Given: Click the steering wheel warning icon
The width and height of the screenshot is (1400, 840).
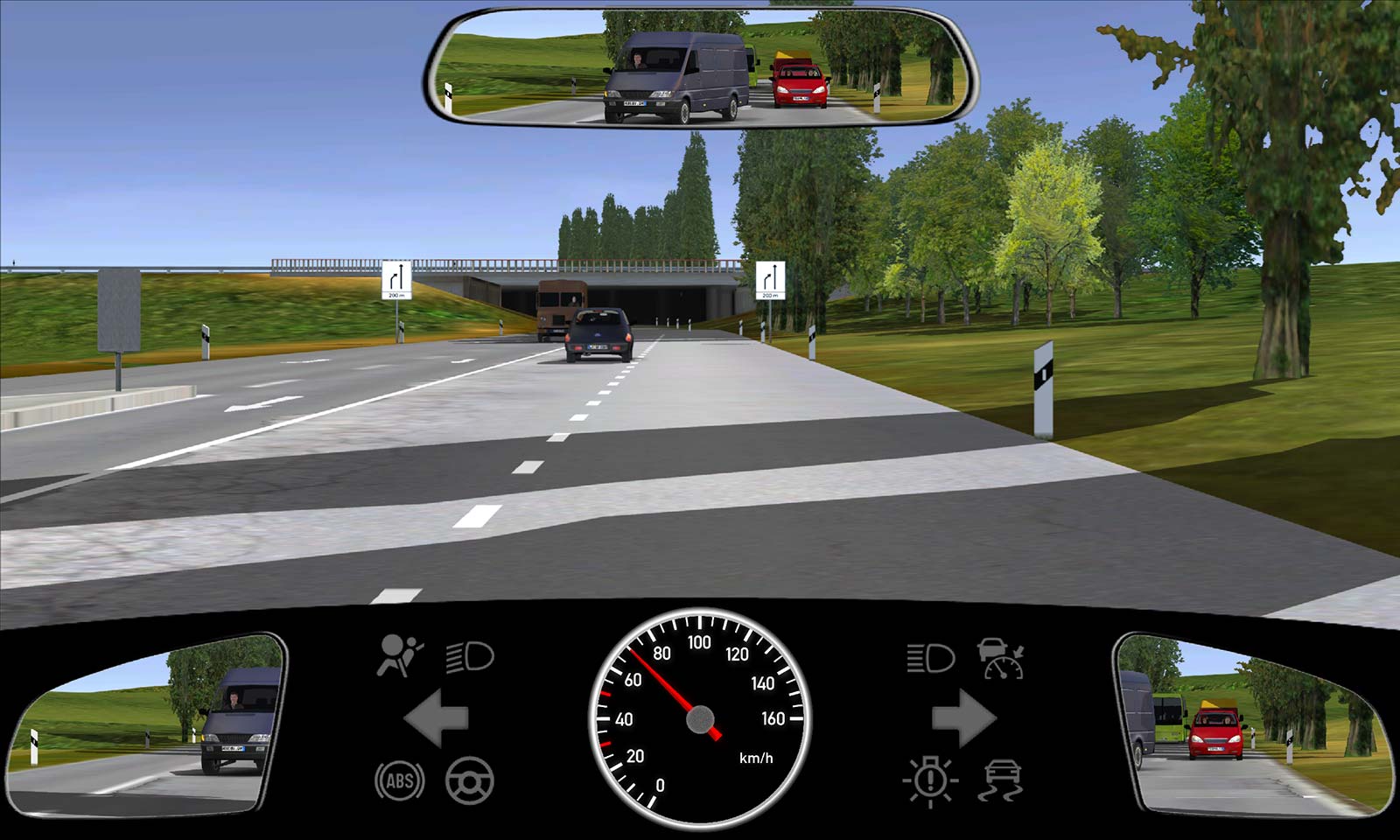Looking at the screenshot, I should pos(470,780).
